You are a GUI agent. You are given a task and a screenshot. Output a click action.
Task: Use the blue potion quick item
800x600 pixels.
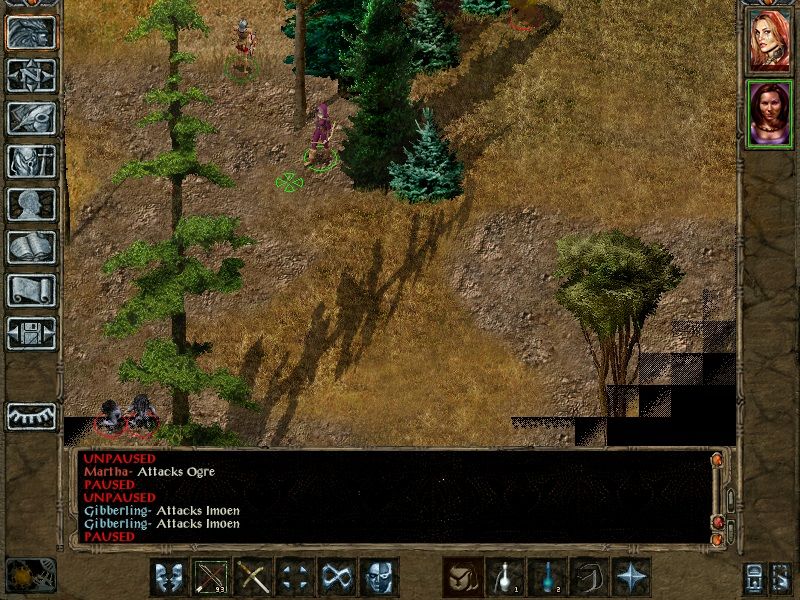point(547,577)
